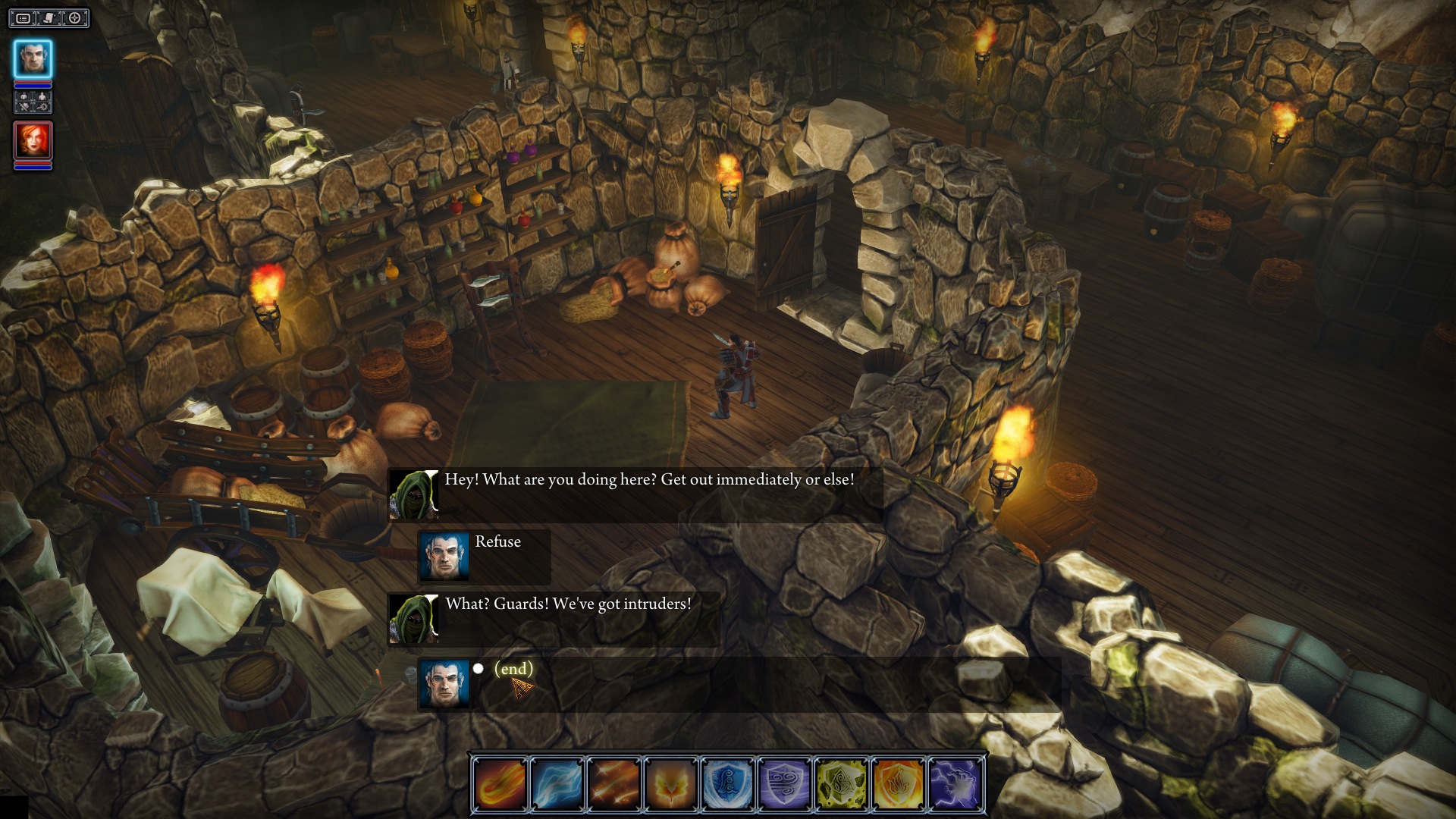This screenshot has width=1456, height=819.
Task: Select the dark-haired male character portrait
Action: point(33,58)
